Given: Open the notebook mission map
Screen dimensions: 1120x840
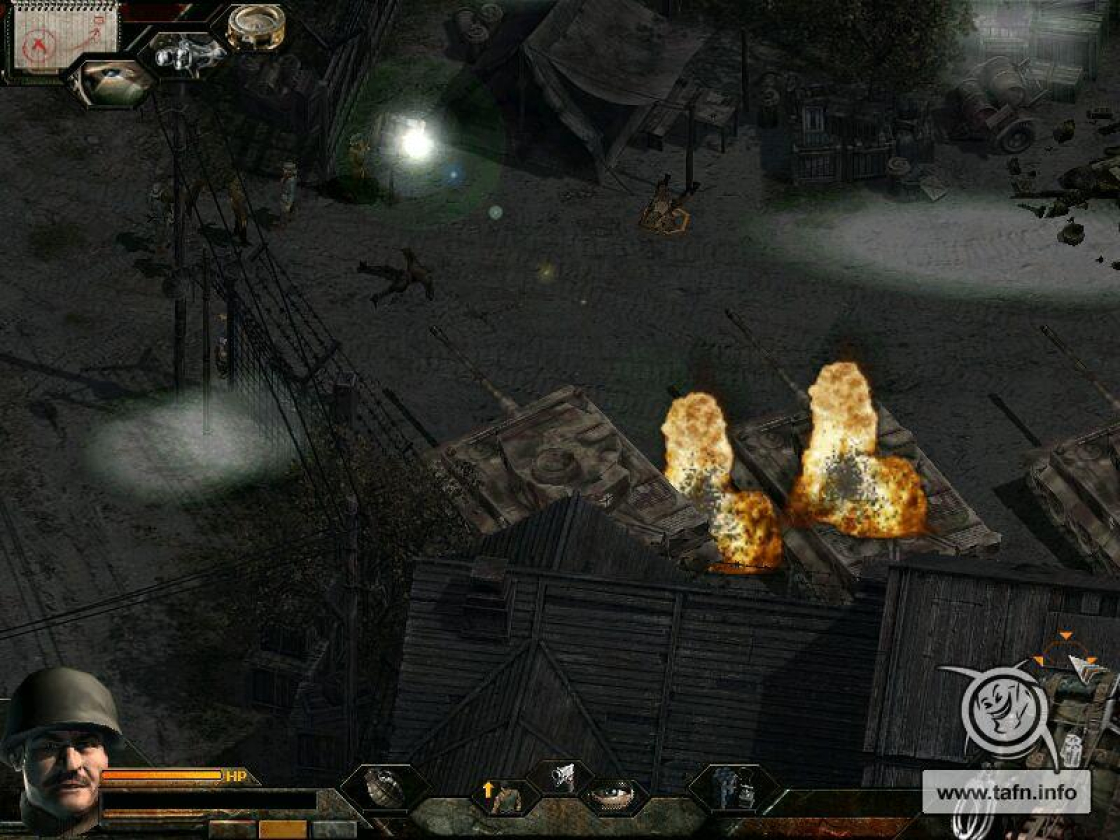Looking at the screenshot, I should point(64,37).
